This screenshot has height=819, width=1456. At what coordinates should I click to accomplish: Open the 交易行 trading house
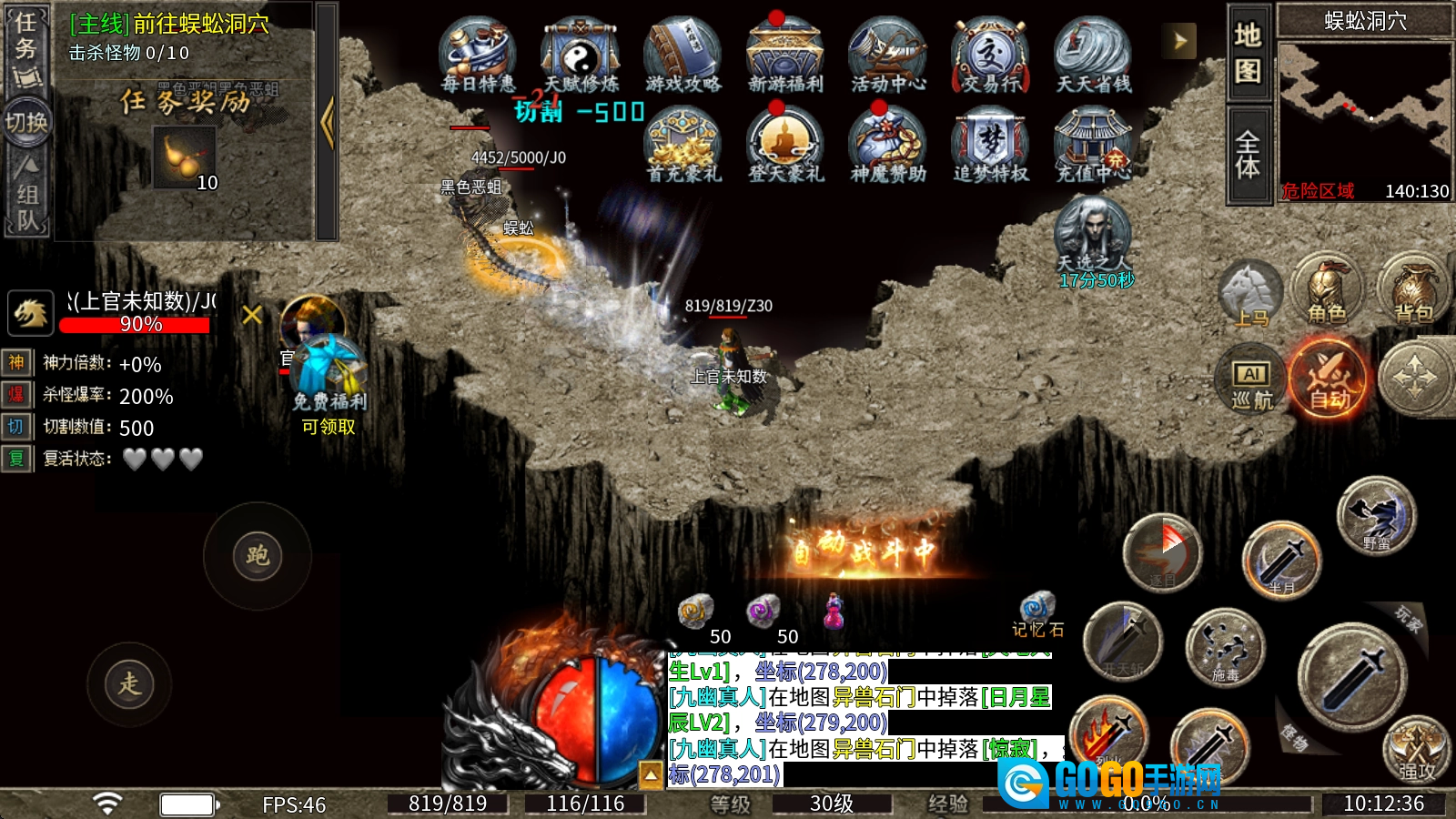pyautogui.click(x=990, y=55)
